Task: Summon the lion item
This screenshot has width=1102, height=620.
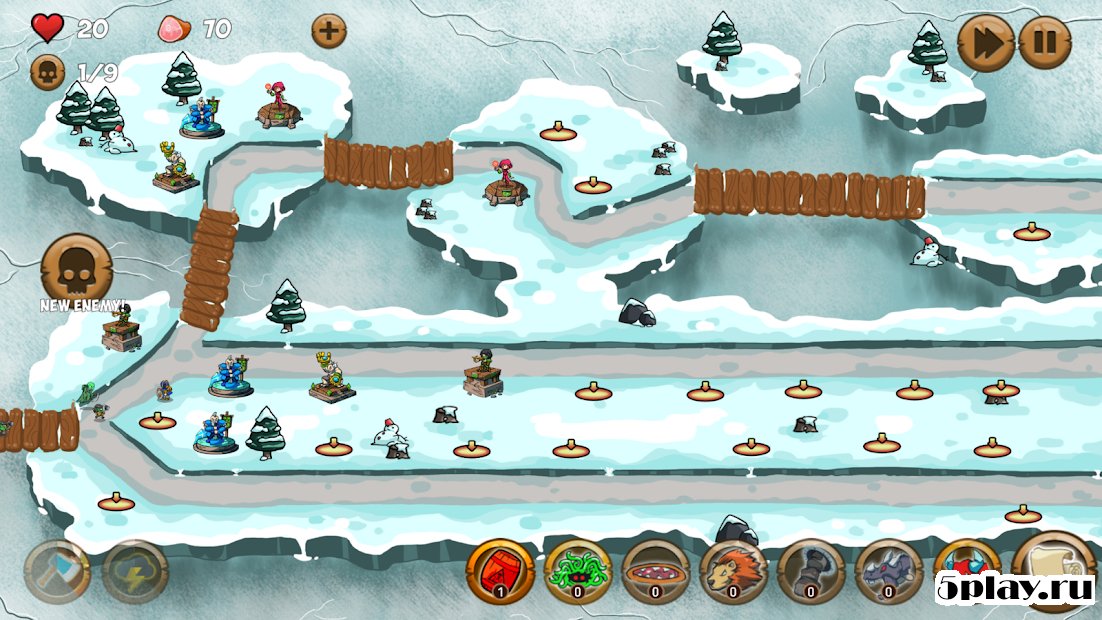Action: pos(734,572)
